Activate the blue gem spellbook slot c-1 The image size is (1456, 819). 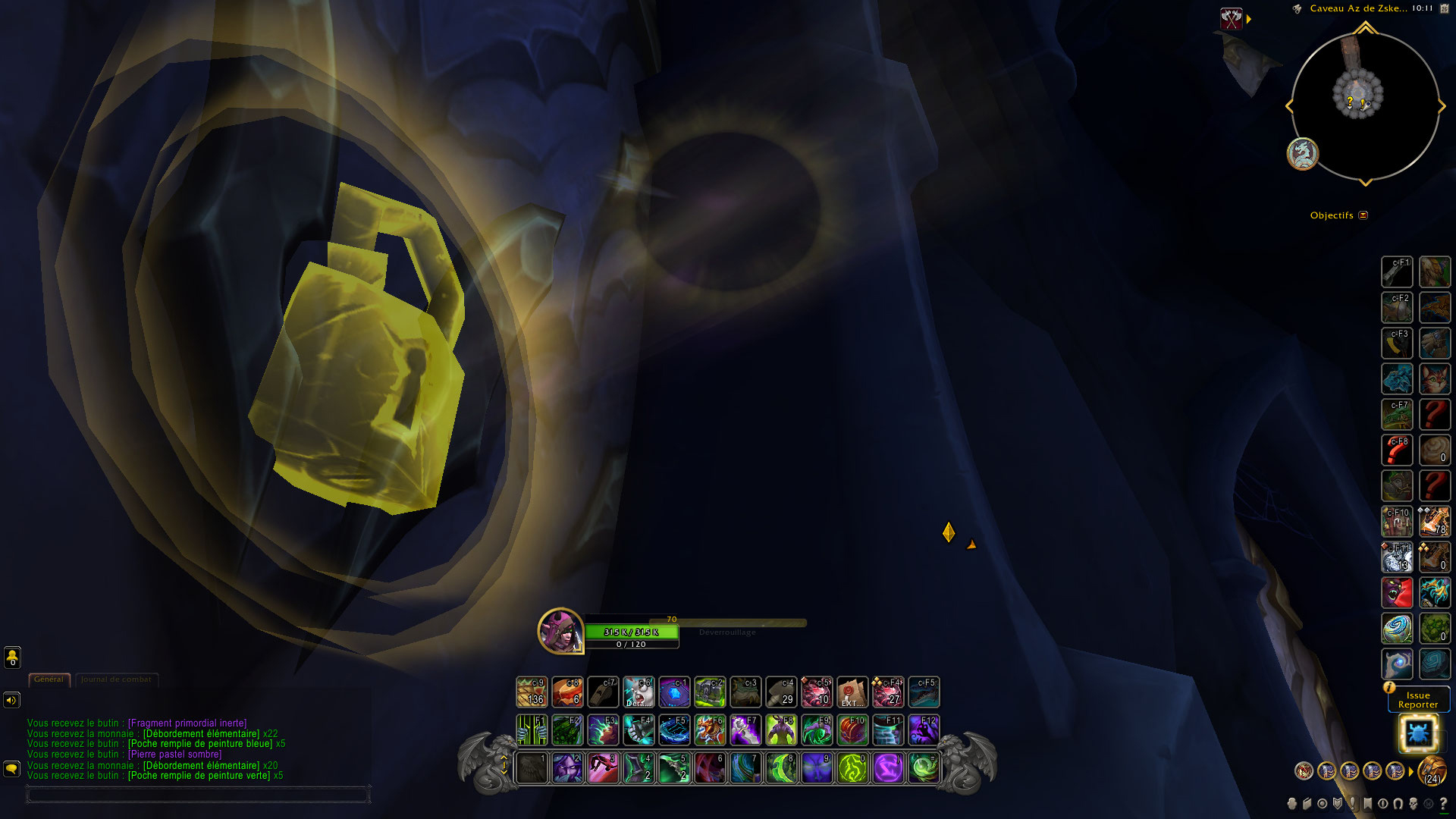(x=674, y=692)
